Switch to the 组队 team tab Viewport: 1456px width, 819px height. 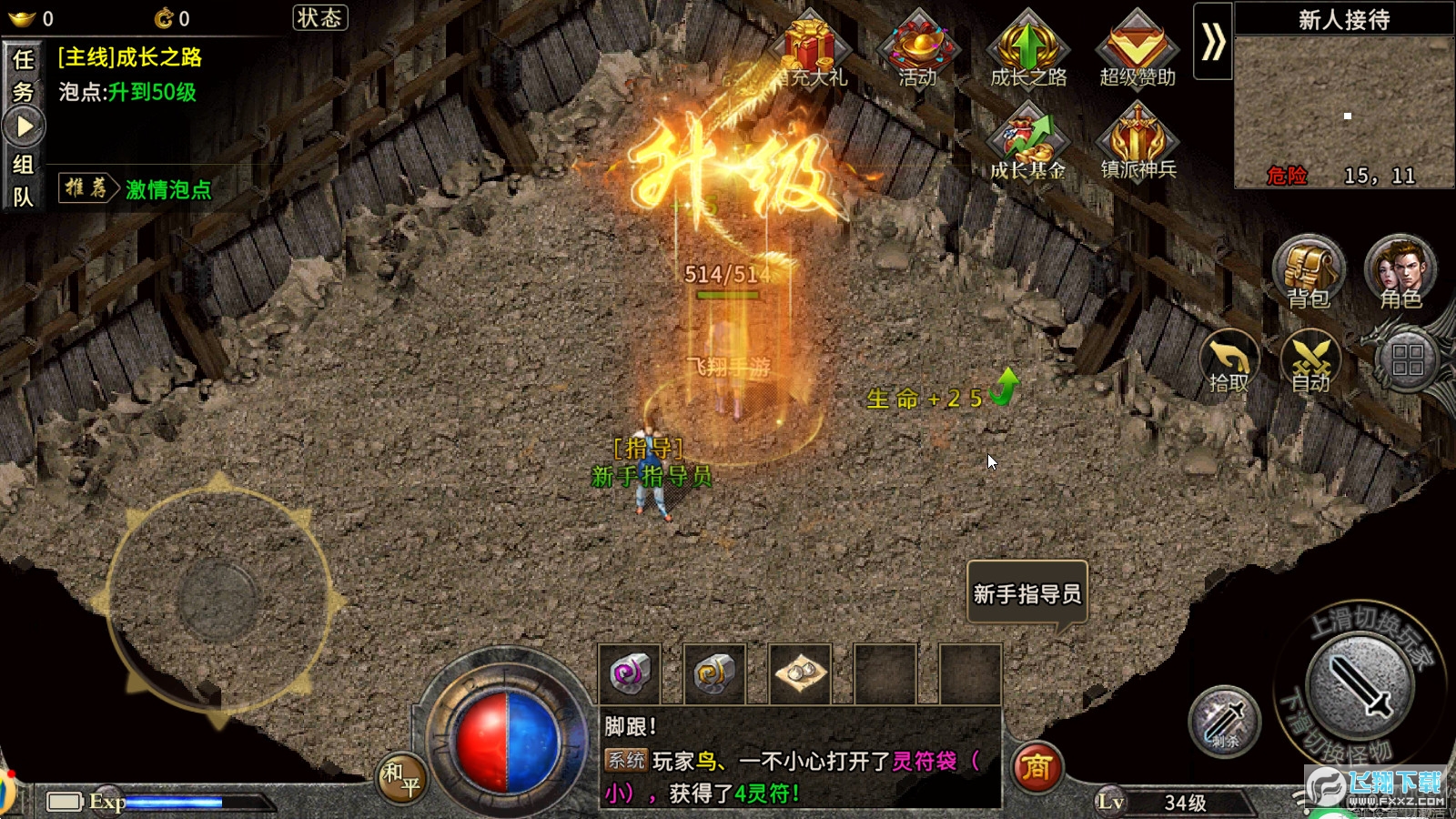click(x=24, y=180)
